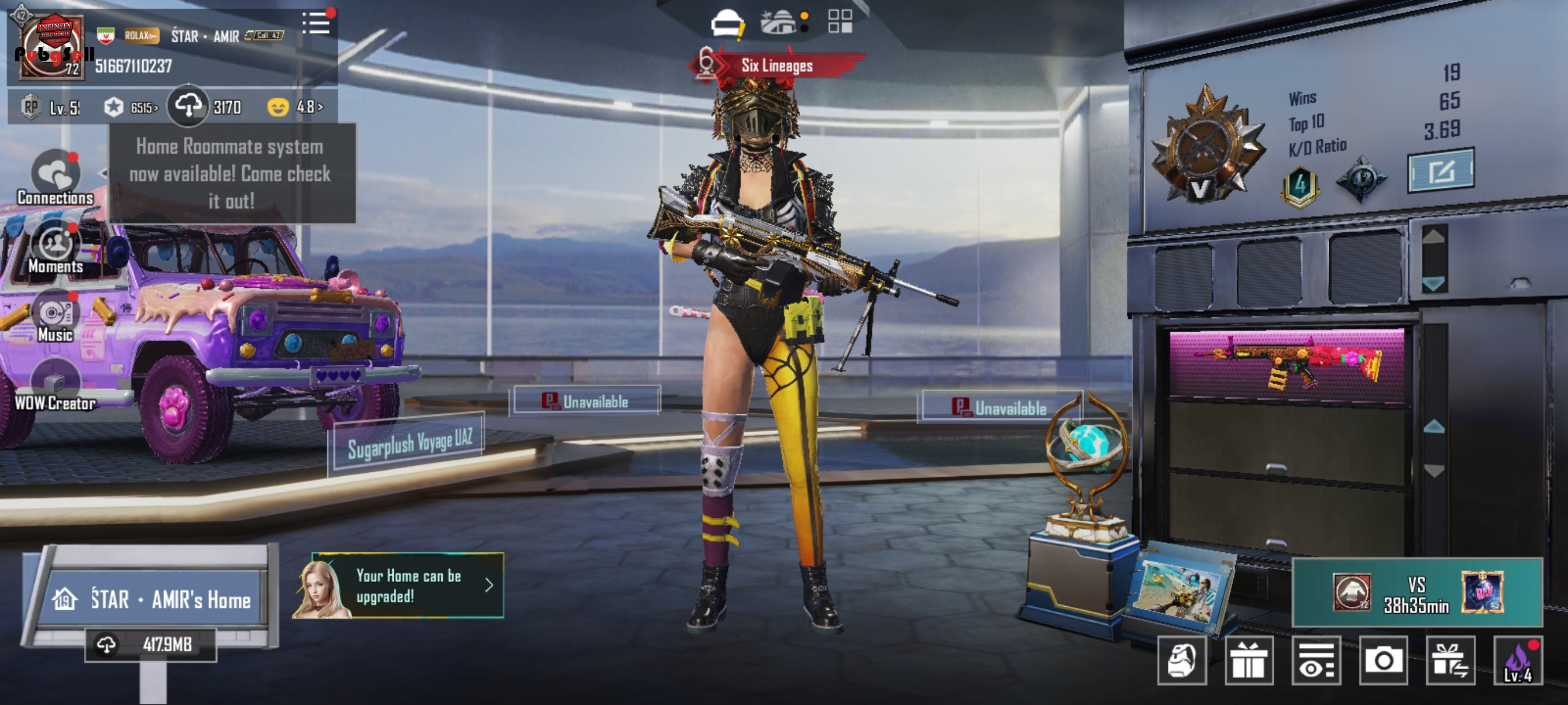Open the Royale Pass level button
Screen dimensions: 1568x705
point(51,108)
